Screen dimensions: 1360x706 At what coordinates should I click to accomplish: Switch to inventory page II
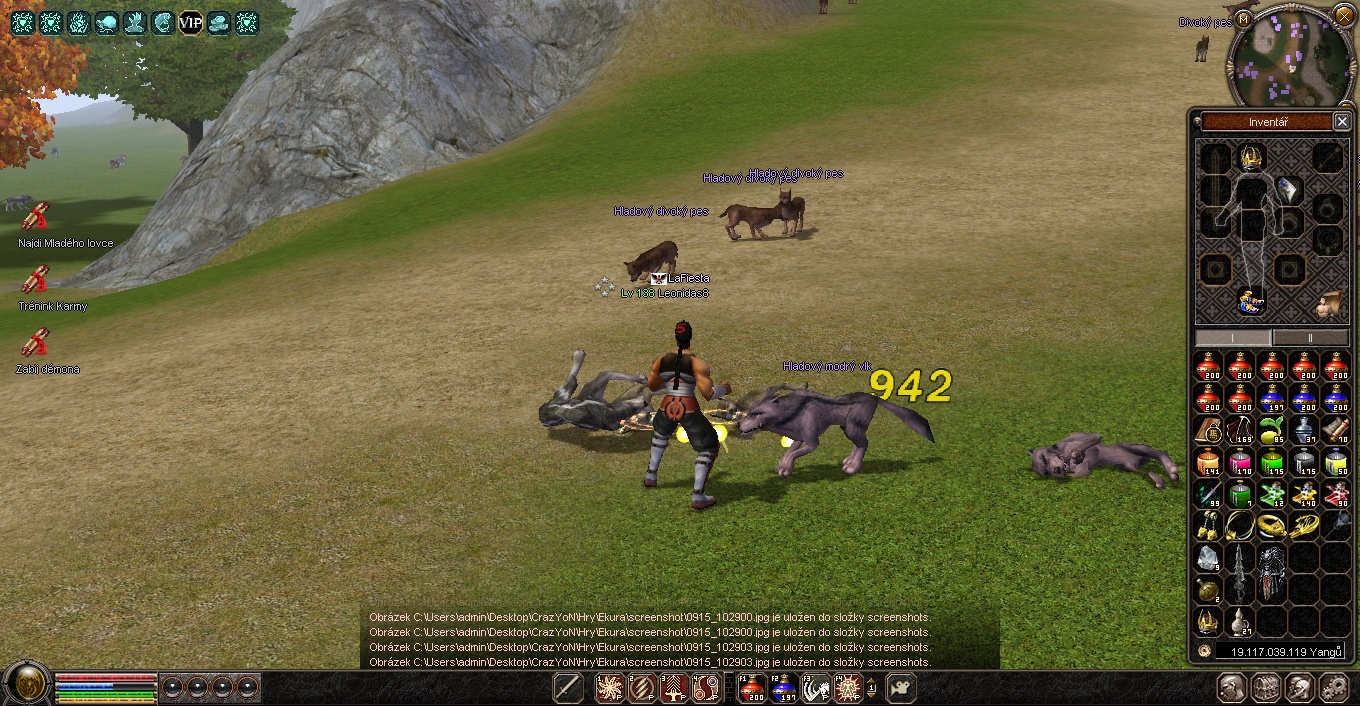[1310, 338]
